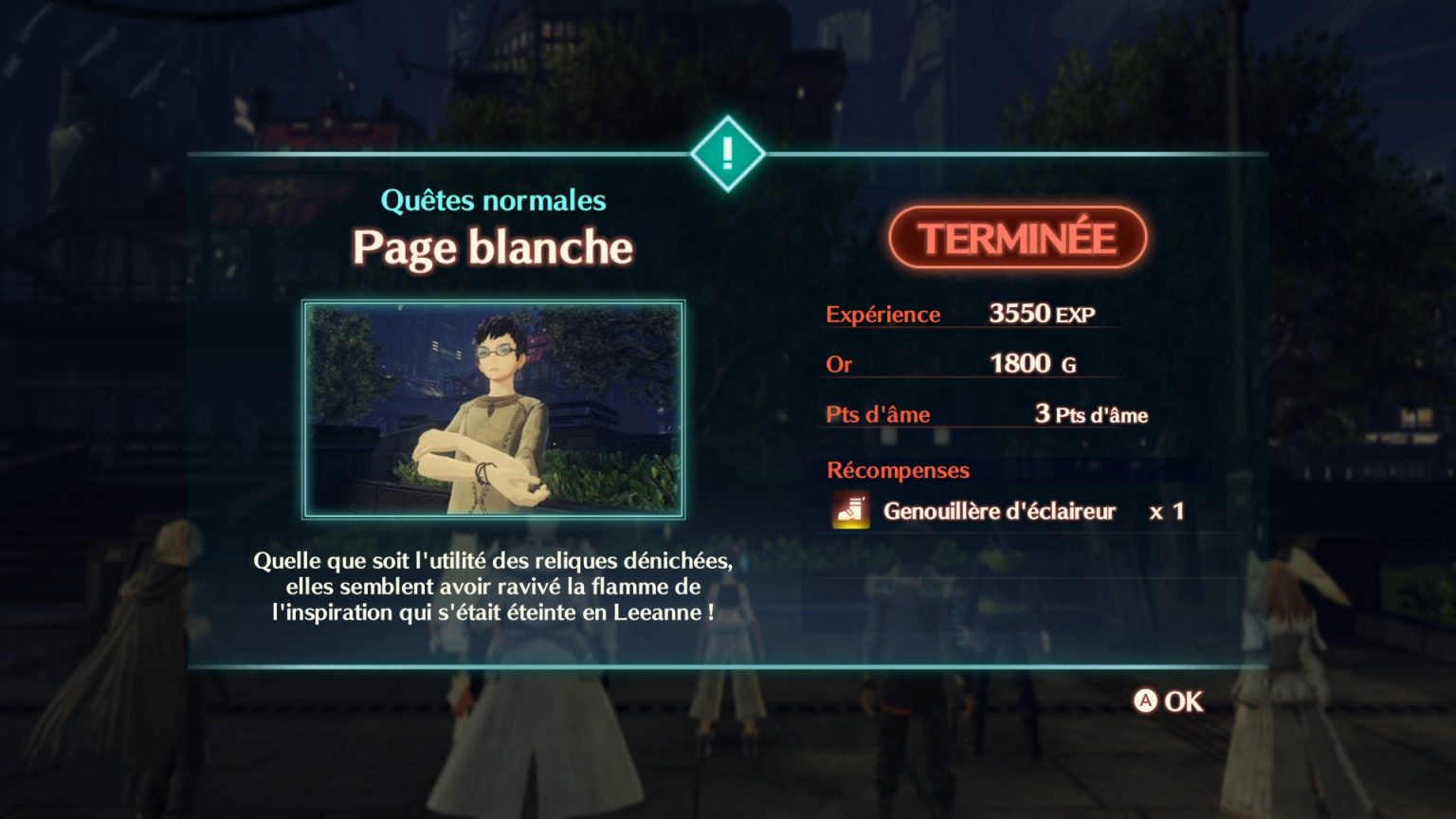Select the Genouillère d'éclaireur boot icon
The width and height of the screenshot is (1456, 819).
(x=850, y=511)
